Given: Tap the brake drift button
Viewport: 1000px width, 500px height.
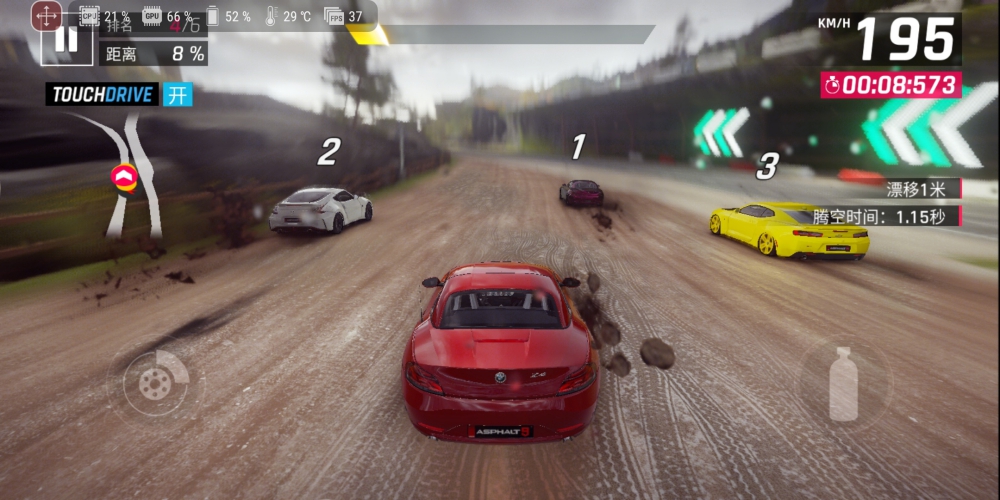Looking at the screenshot, I should tap(155, 383).
